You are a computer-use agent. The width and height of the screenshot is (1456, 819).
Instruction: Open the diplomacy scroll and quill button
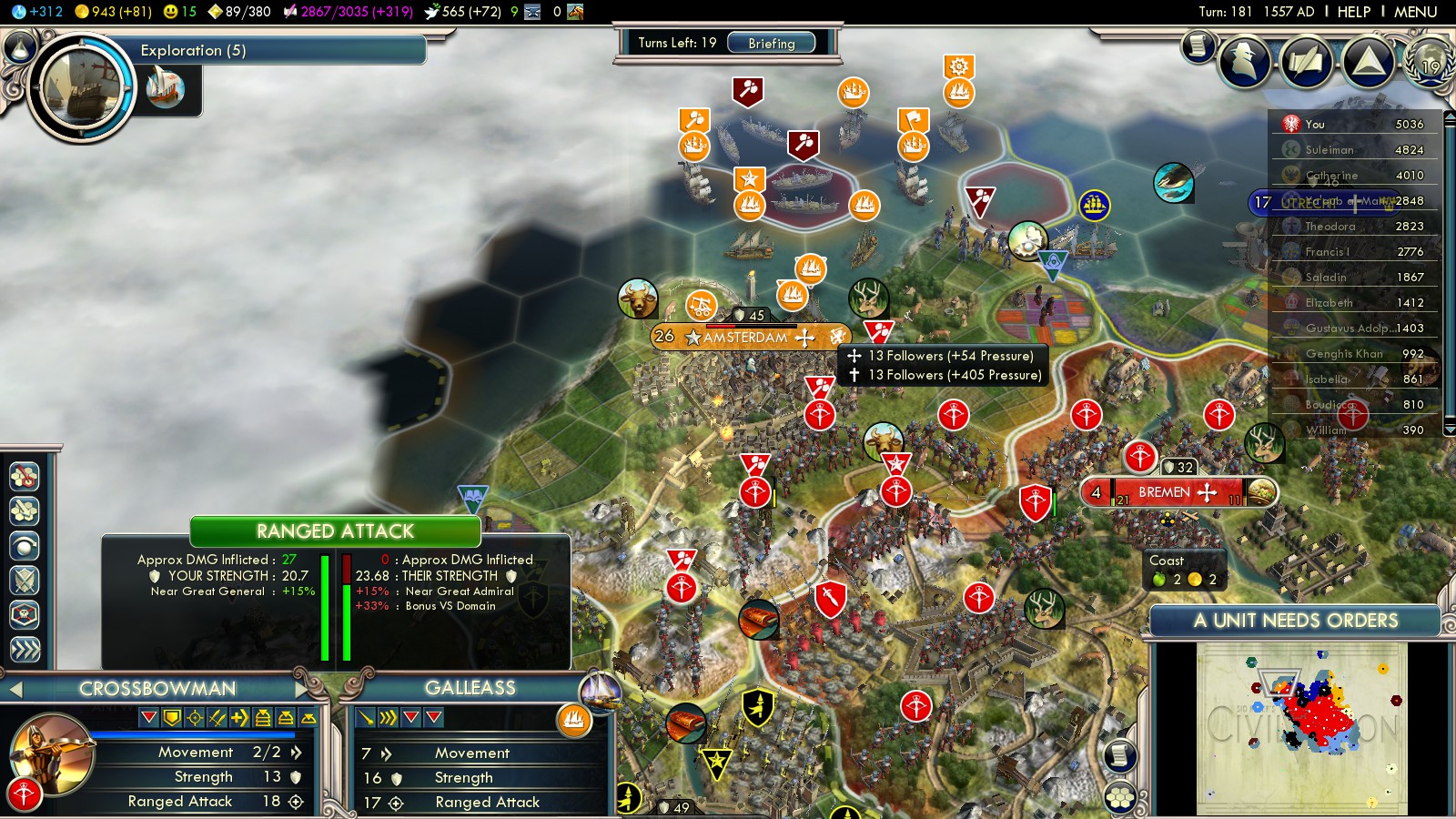pos(1306,61)
